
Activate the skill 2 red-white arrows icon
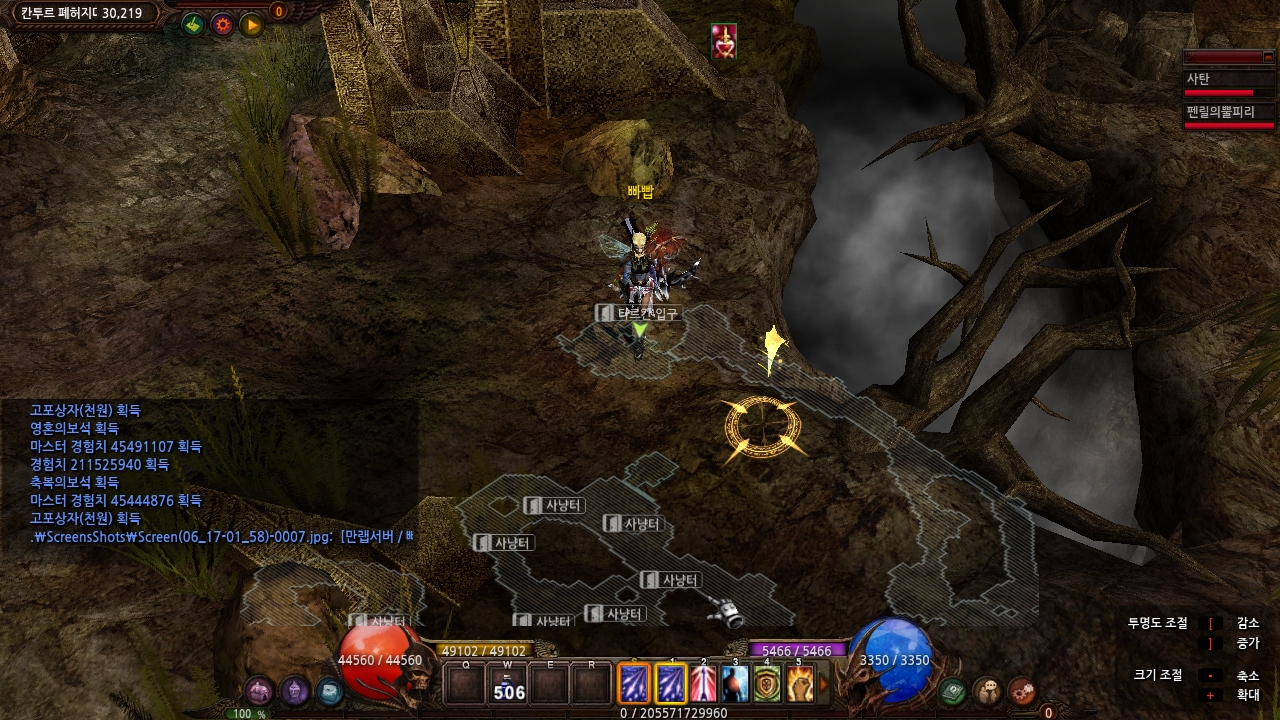pyautogui.click(x=703, y=685)
